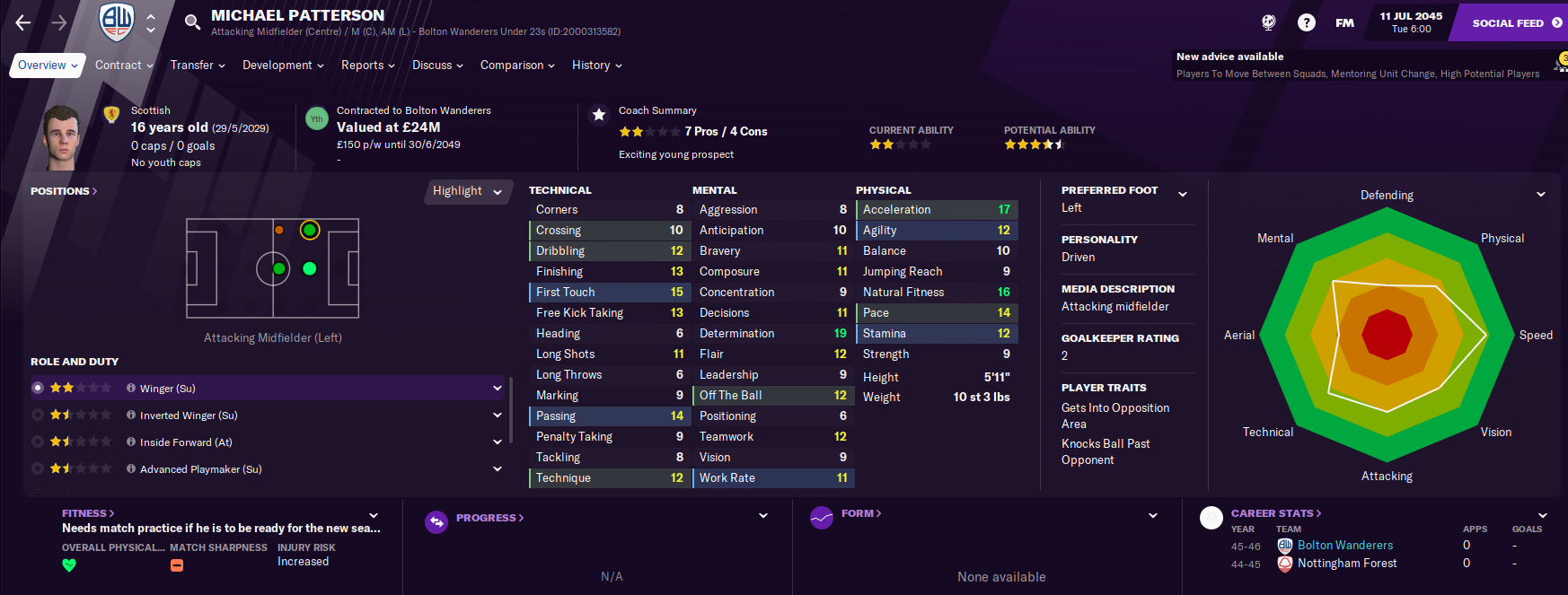Open the Discuss menu
Image resolution: width=1568 pixels, height=595 pixels.
pos(437,66)
